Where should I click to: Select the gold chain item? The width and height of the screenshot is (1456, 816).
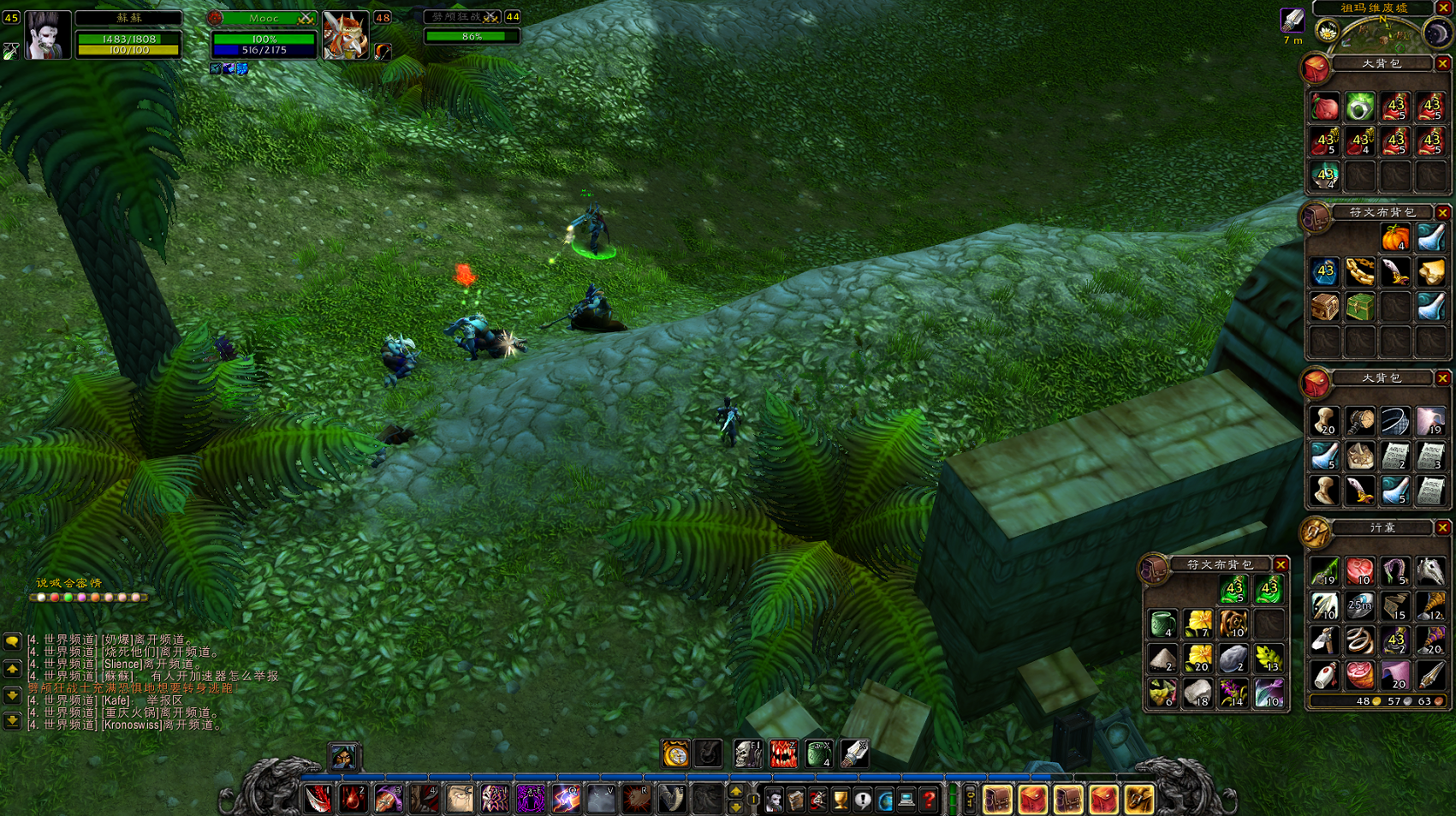coord(1359,272)
